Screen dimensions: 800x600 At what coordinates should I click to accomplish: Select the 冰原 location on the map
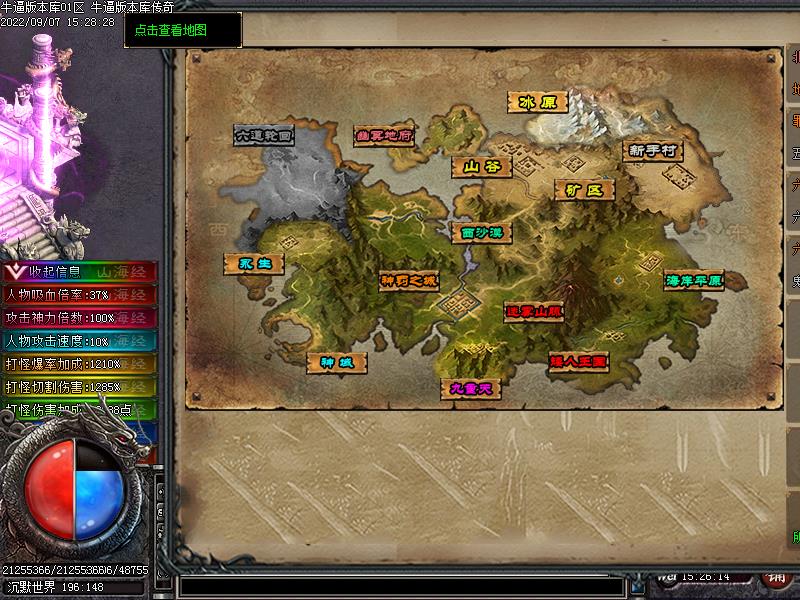(537, 102)
